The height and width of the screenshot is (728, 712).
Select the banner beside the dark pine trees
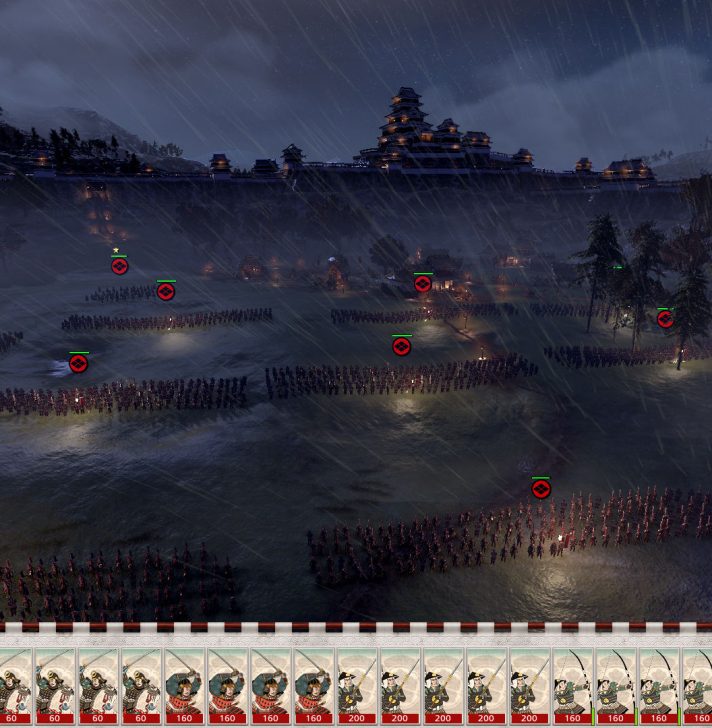(x=665, y=319)
